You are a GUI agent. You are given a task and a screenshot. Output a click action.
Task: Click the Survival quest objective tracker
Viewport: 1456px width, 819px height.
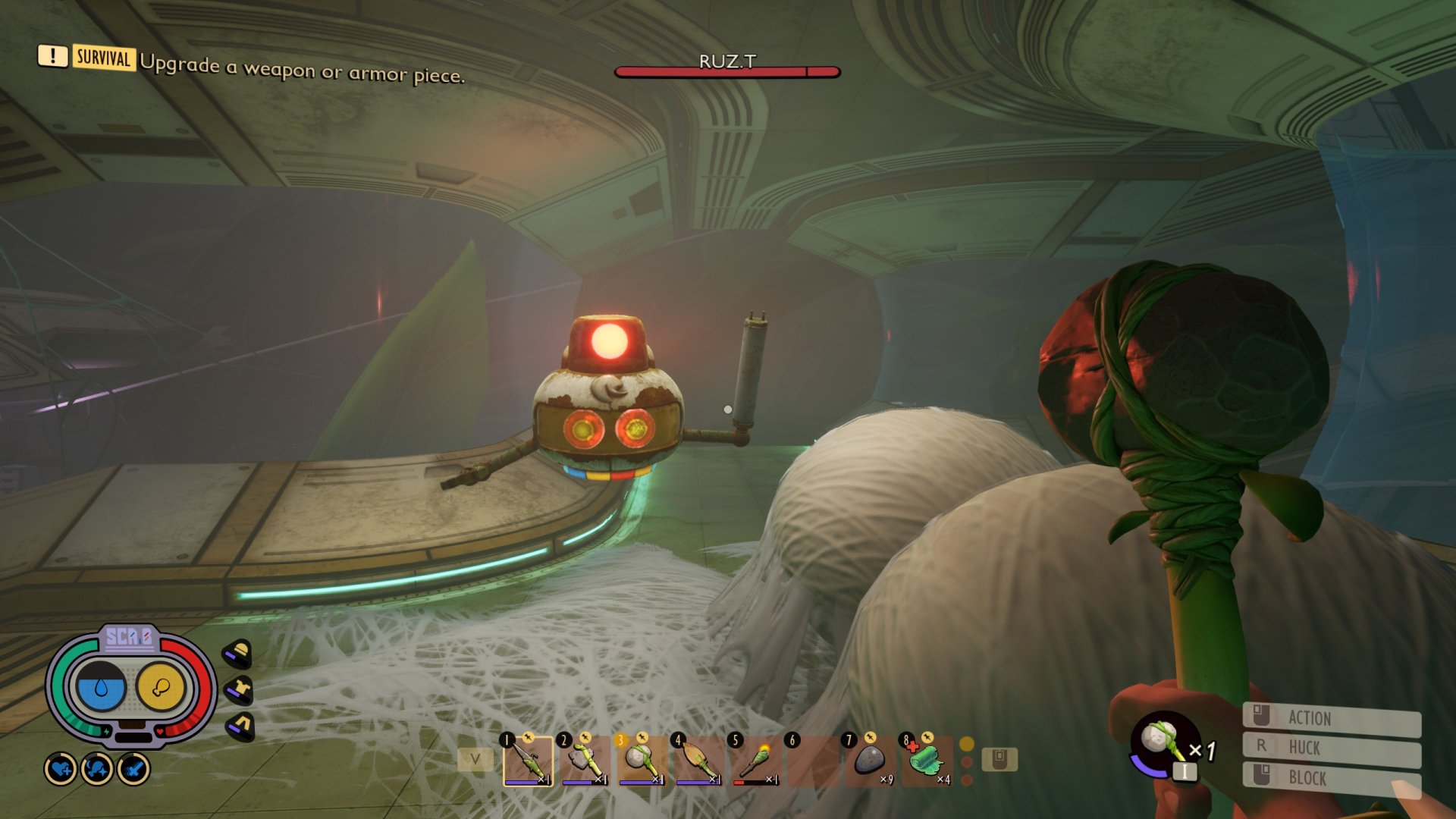point(250,66)
